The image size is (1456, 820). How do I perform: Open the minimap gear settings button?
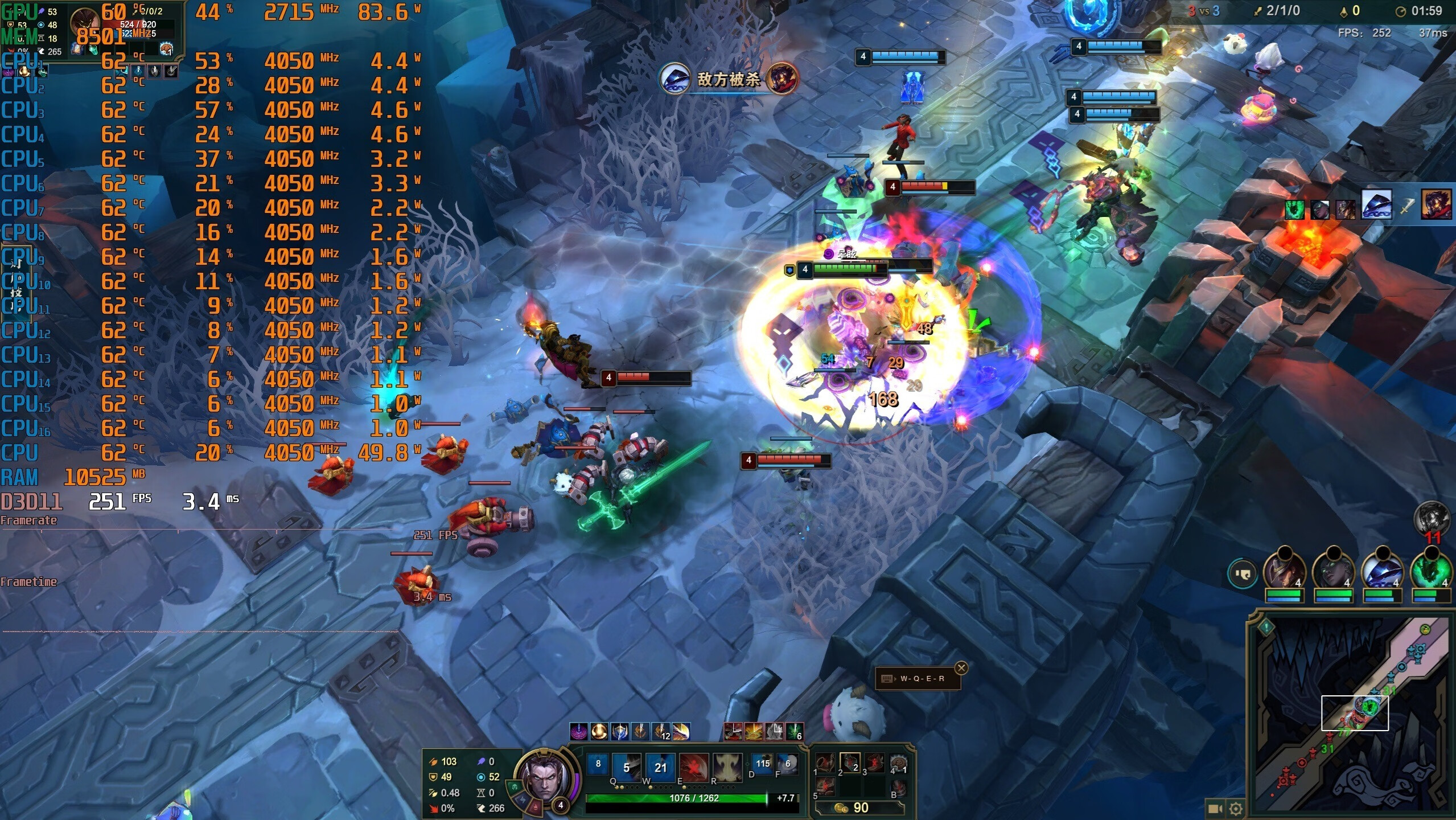pos(1235,809)
